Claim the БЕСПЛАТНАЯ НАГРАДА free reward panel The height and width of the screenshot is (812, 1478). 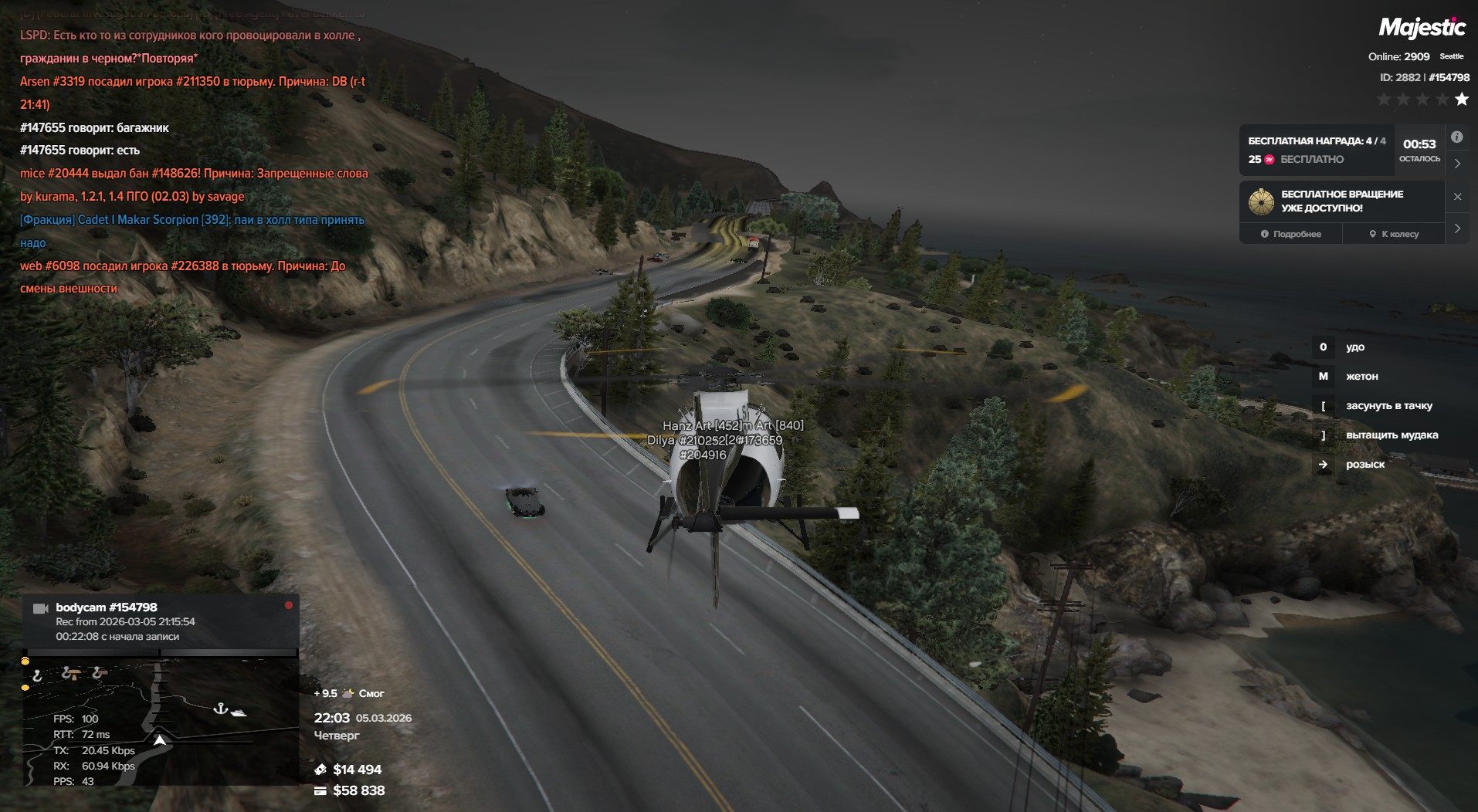pos(1316,150)
